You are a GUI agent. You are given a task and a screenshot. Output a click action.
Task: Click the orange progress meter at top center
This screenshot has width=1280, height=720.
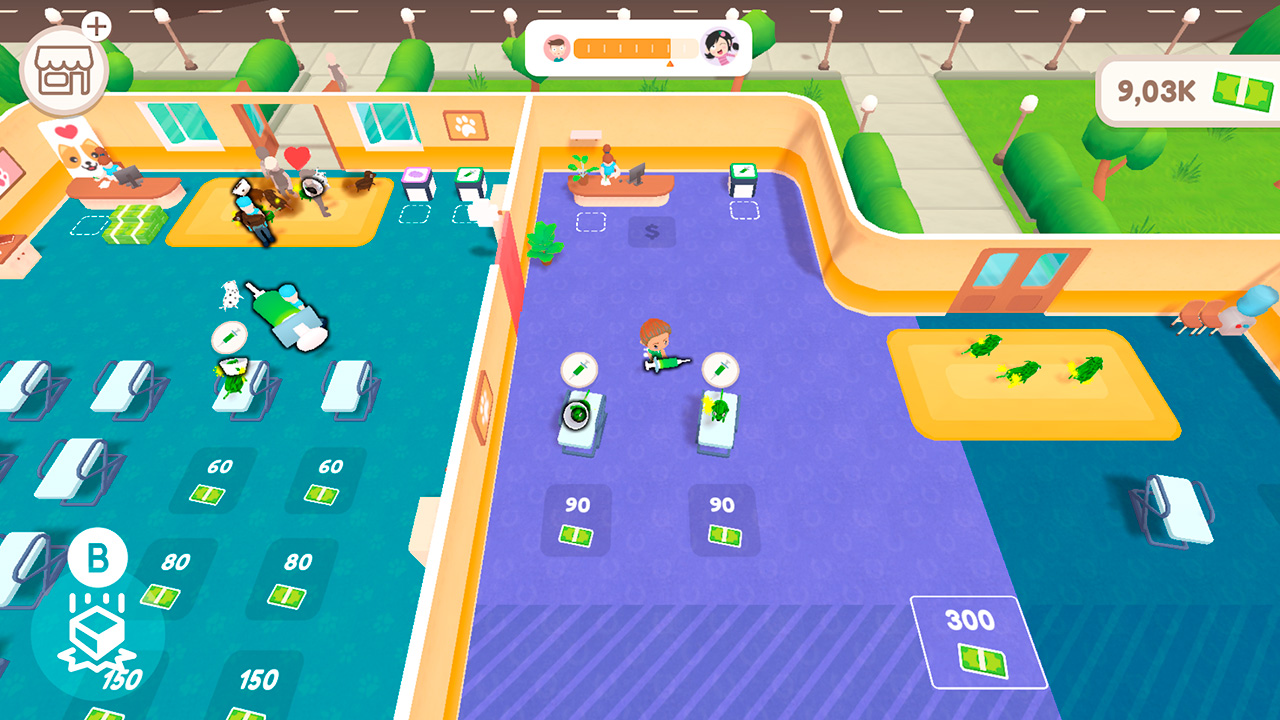point(637,45)
